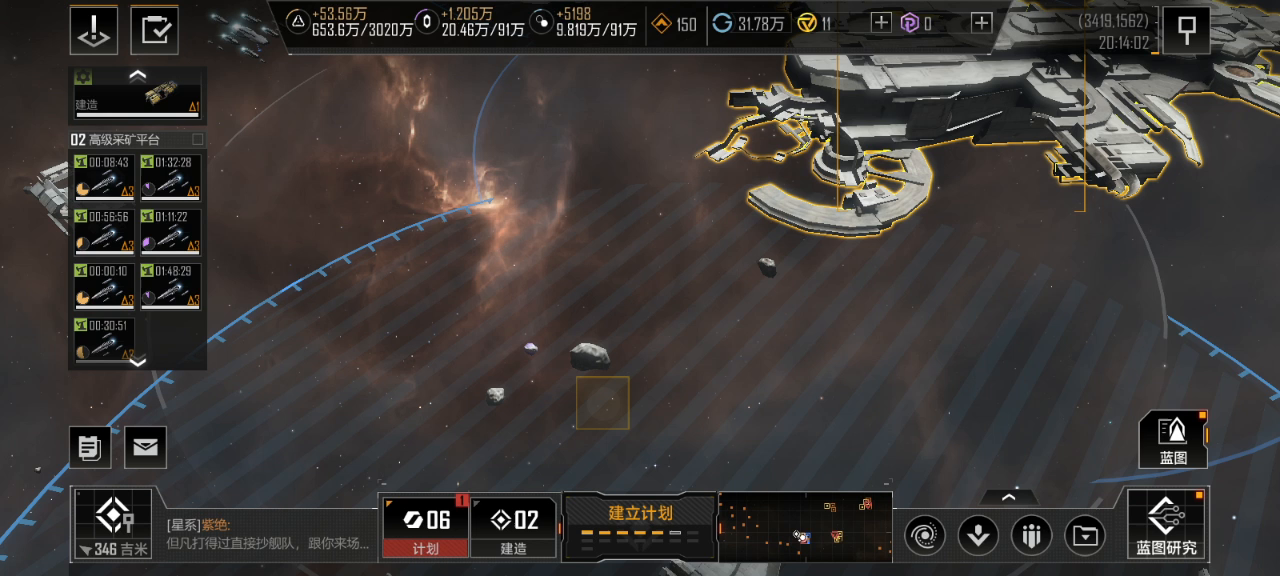Open the 蓝图研究 button

tap(1166, 524)
